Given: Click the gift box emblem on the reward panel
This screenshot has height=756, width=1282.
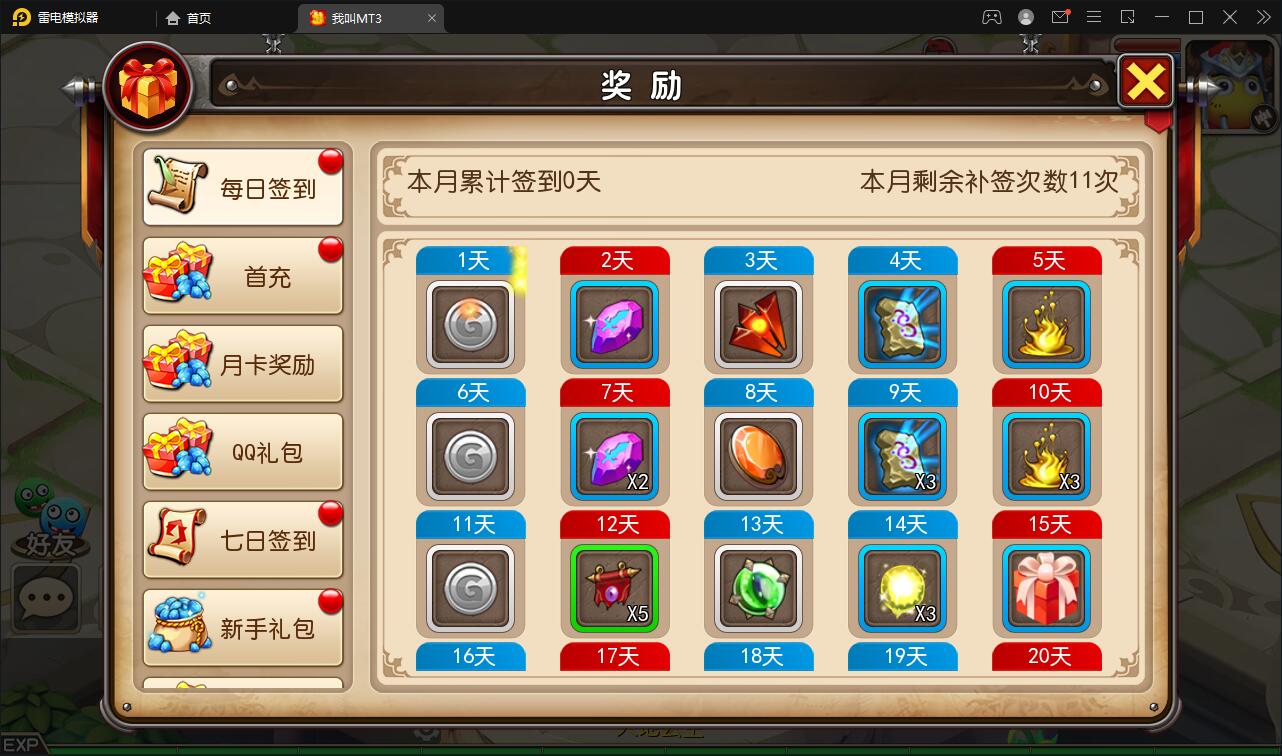Looking at the screenshot, I should coord(148,86).
